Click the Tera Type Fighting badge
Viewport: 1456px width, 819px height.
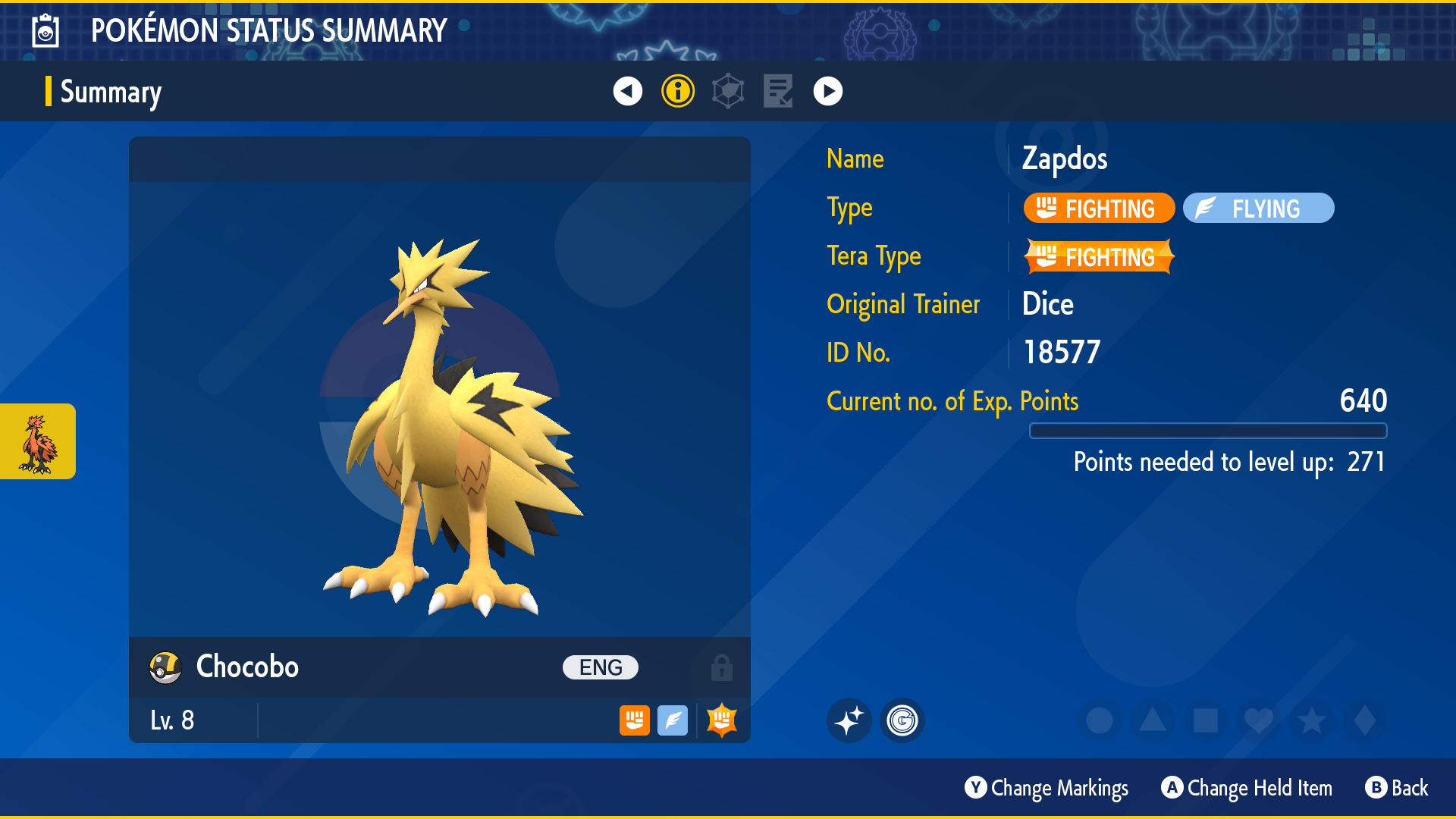click(x=1098, y=257)
